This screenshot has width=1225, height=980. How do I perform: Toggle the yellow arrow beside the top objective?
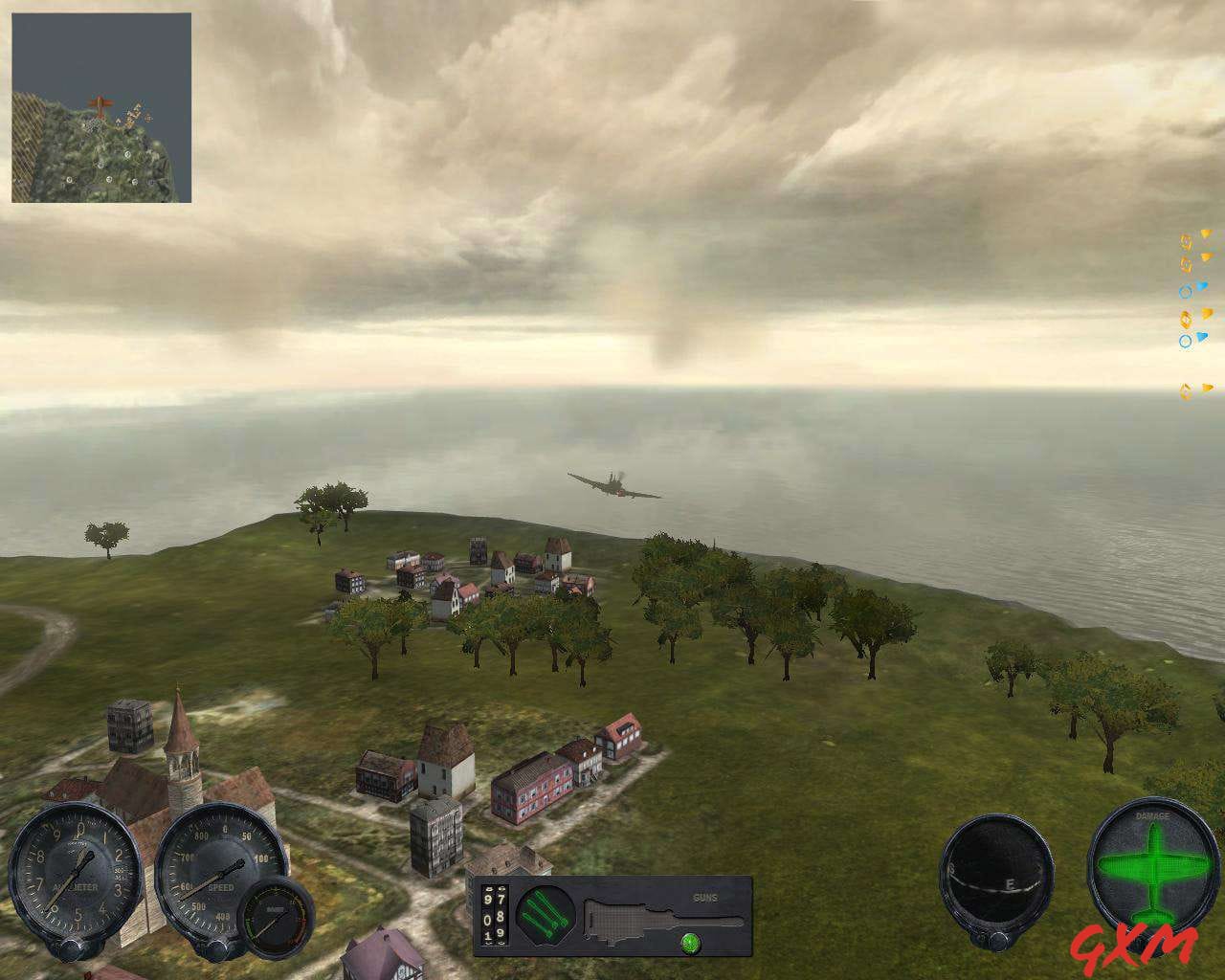1205,234
